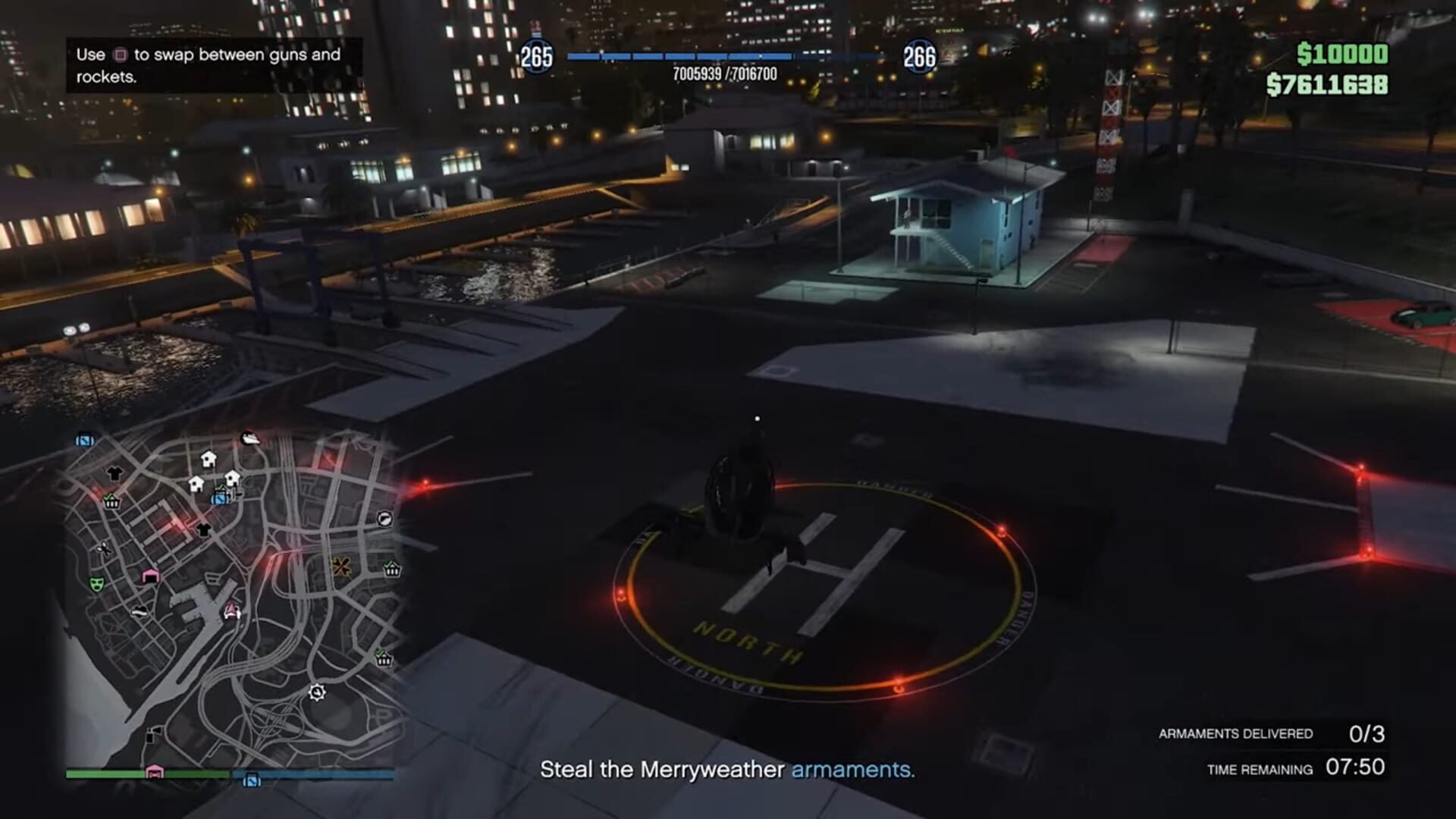Click the shopping basket store blip with green checkmark
Image resolution: width=1456 pixels, height=819 pixels.
111,500
